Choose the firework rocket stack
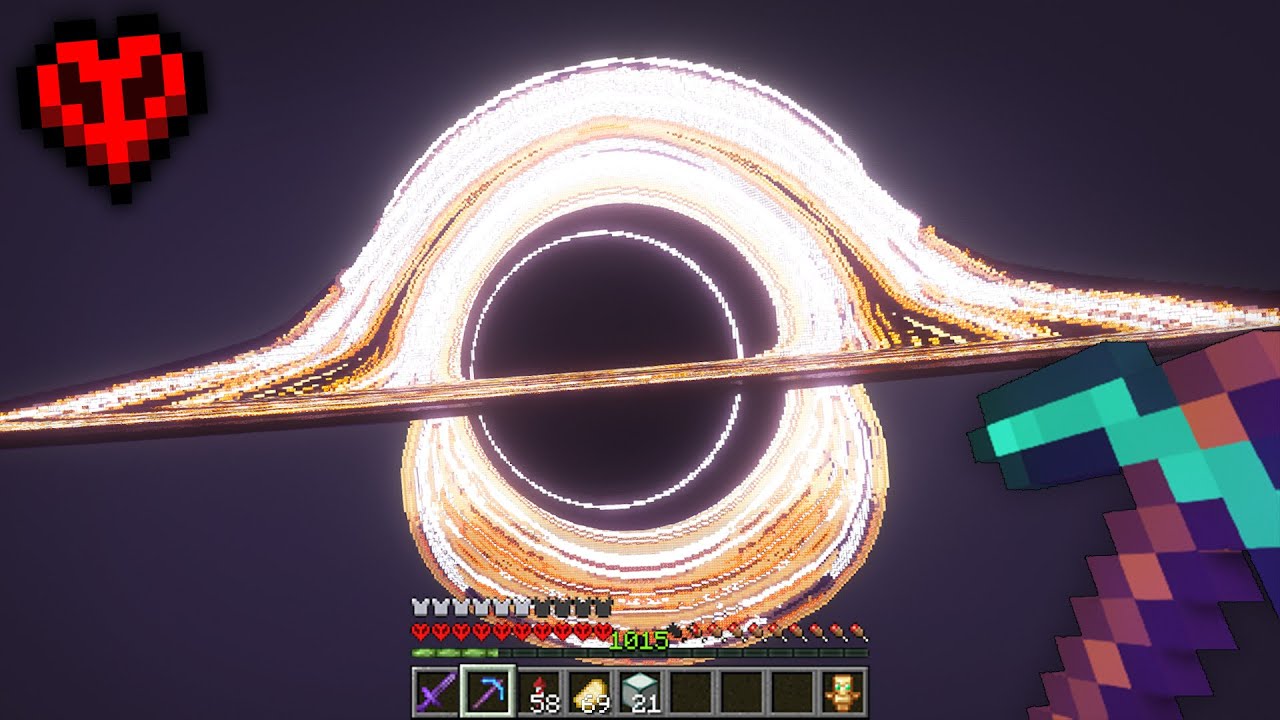This screenshot has height=720, width=1280. [540, 692]
